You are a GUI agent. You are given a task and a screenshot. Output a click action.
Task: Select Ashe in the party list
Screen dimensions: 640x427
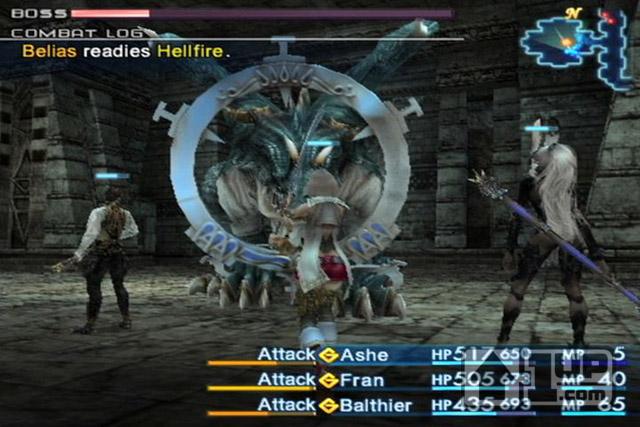tap(364, 354)
